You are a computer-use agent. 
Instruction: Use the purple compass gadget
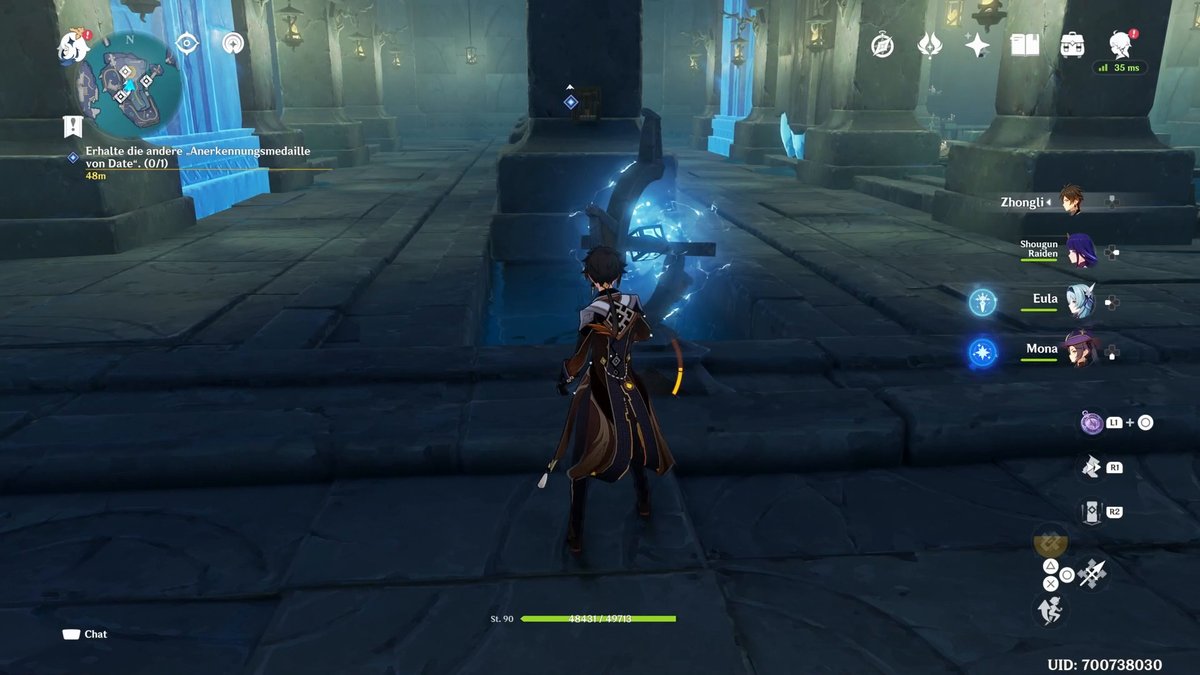tap(1091, 422)
